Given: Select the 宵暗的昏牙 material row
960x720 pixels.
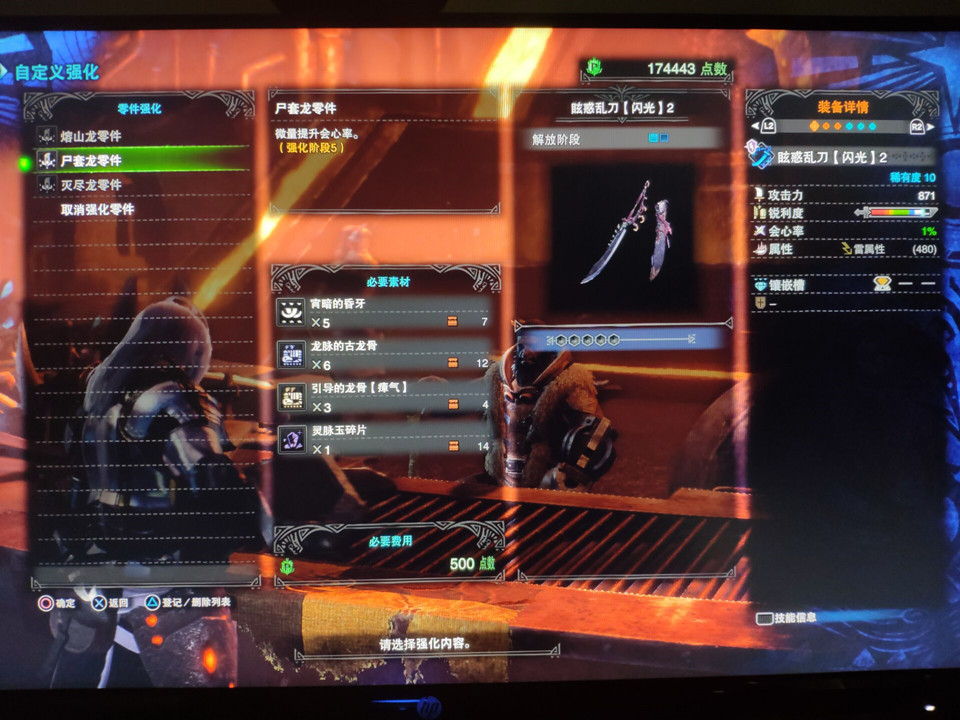Looking at the screenshot, I should coord(385,314).
